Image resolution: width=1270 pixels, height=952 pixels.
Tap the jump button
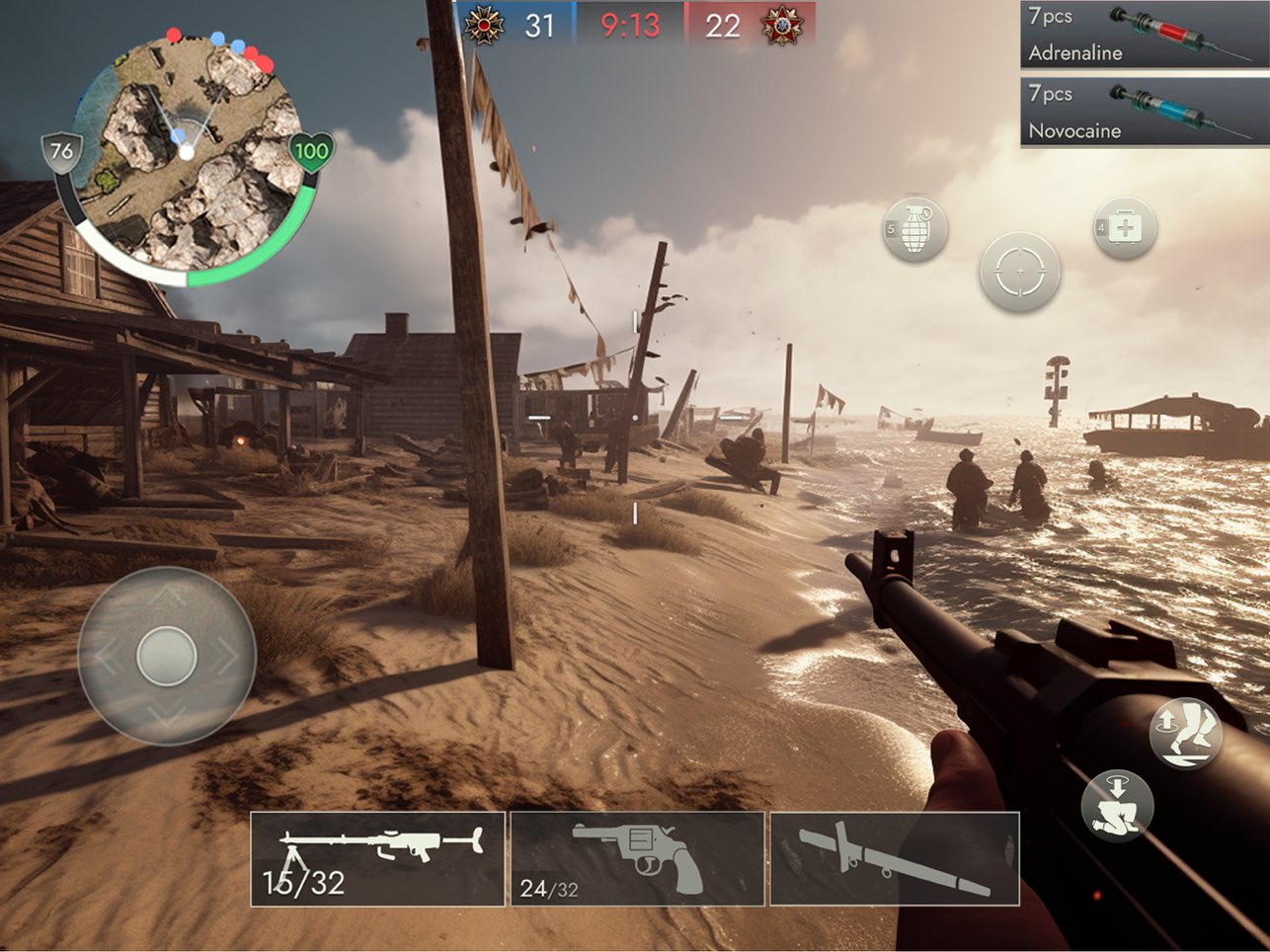(x=1186, y=734)
